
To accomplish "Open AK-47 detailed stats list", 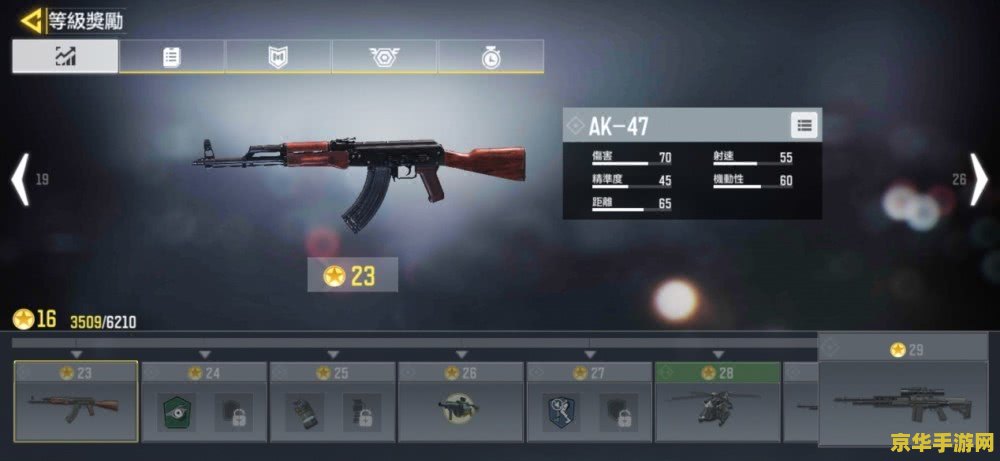I will click(805, 125).
